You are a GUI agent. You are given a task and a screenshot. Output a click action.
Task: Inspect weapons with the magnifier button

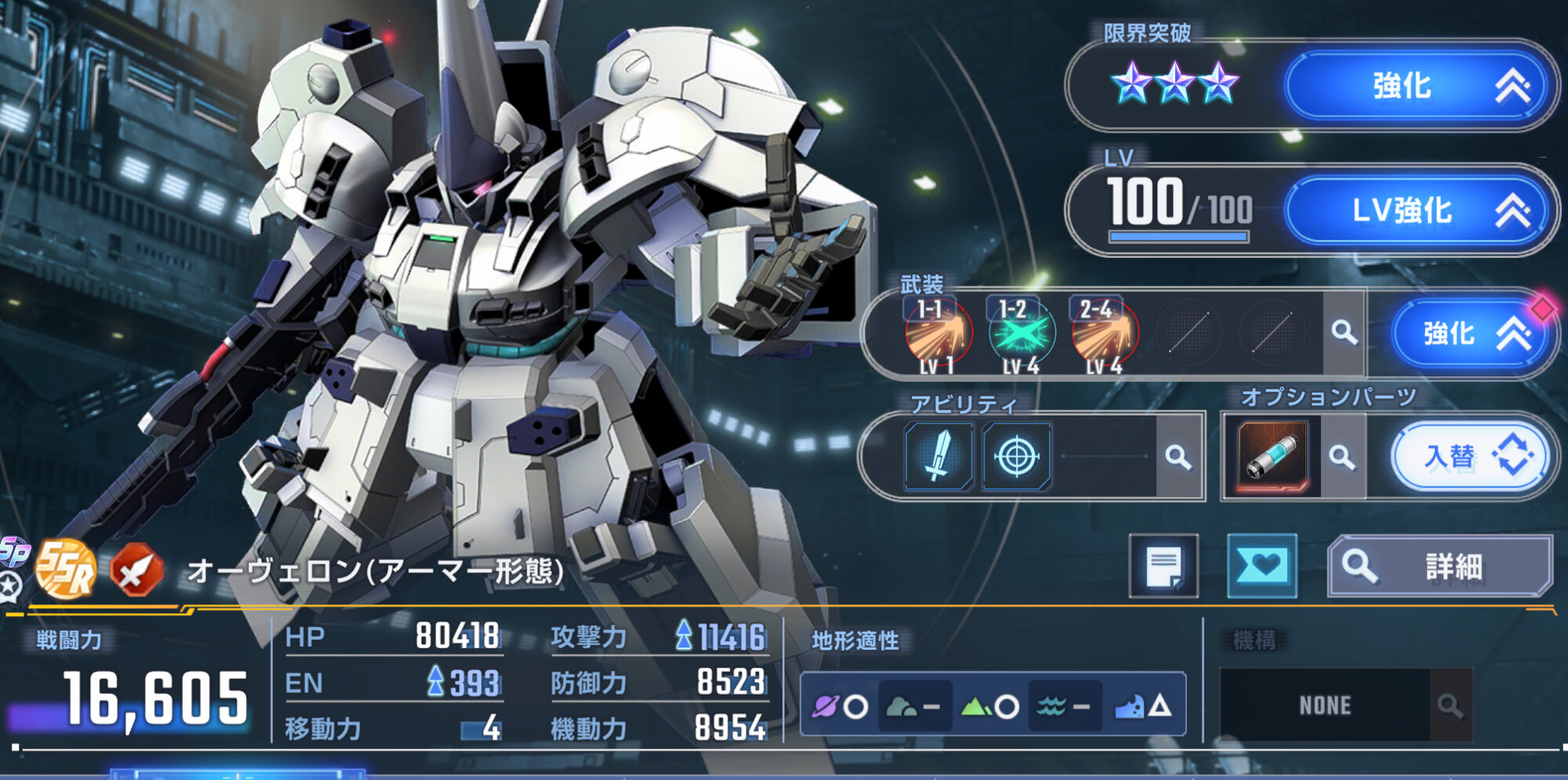click(1344, 333)
